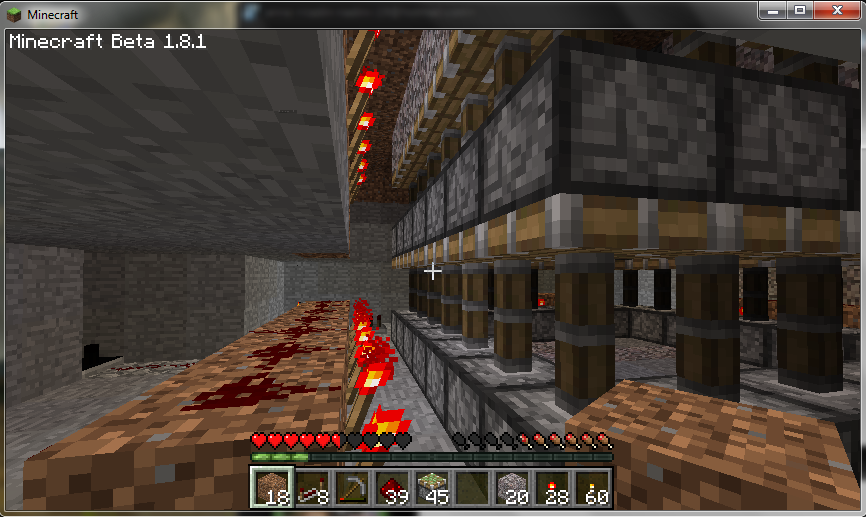Viewport: 866px width, 517px height.
Task: Select the redstone dust stack of 39
Action: tap(390, 487)
